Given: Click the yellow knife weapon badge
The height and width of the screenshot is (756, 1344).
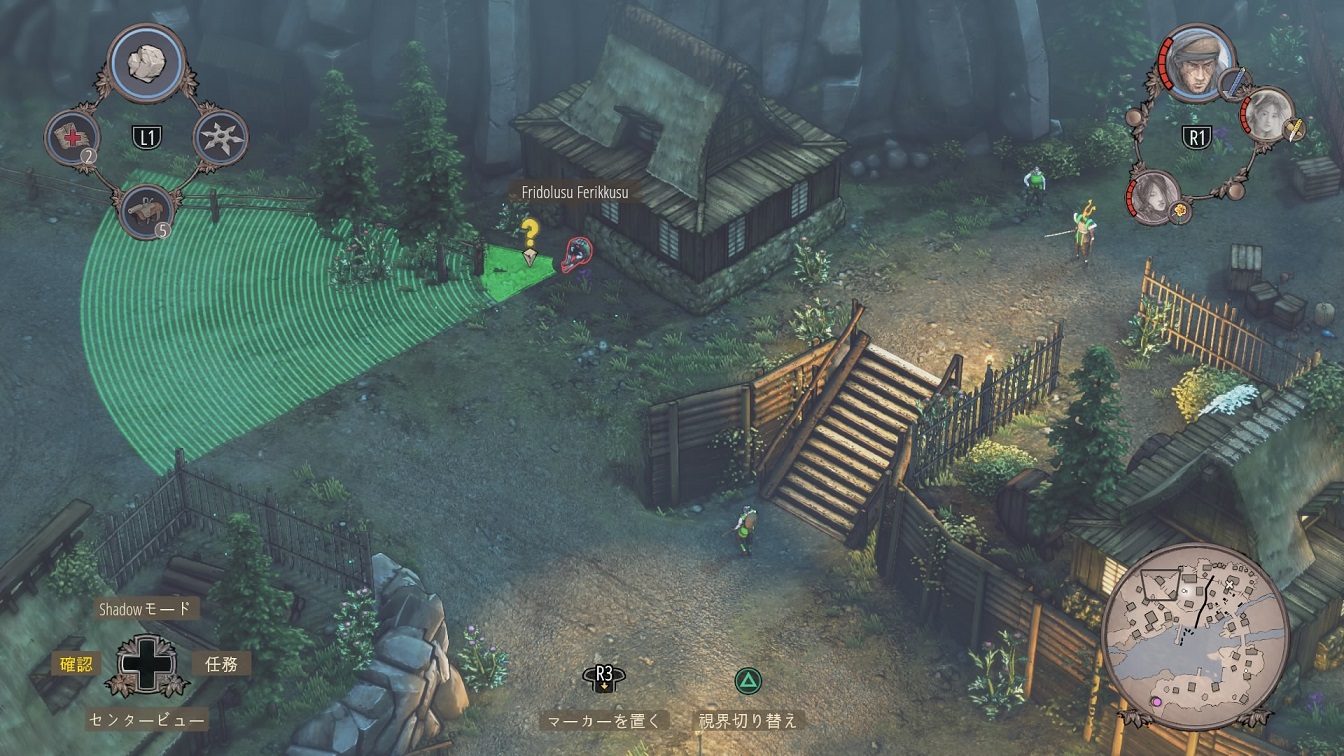Looking at the screenshot, I should click(x=1296, y=129).
